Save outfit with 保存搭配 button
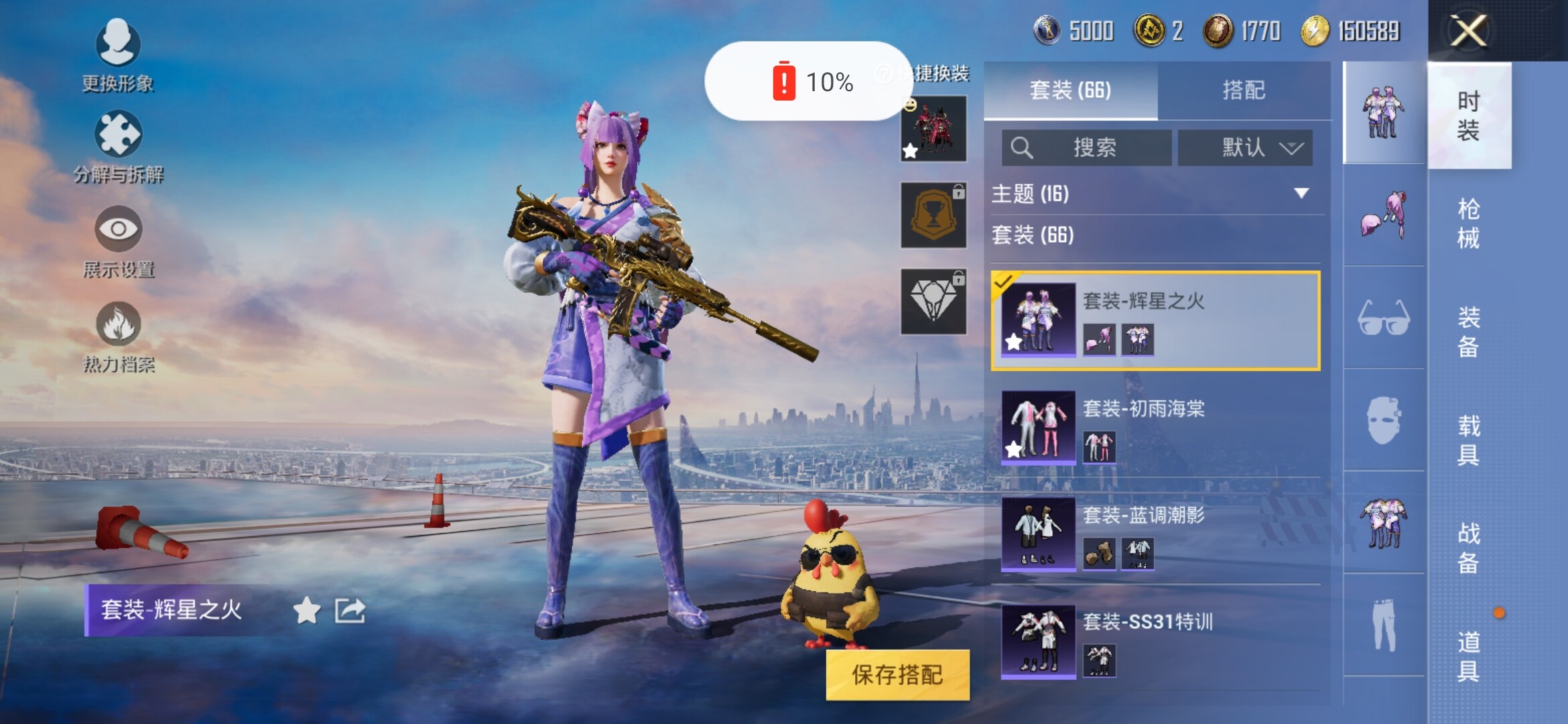 (897, 674)
